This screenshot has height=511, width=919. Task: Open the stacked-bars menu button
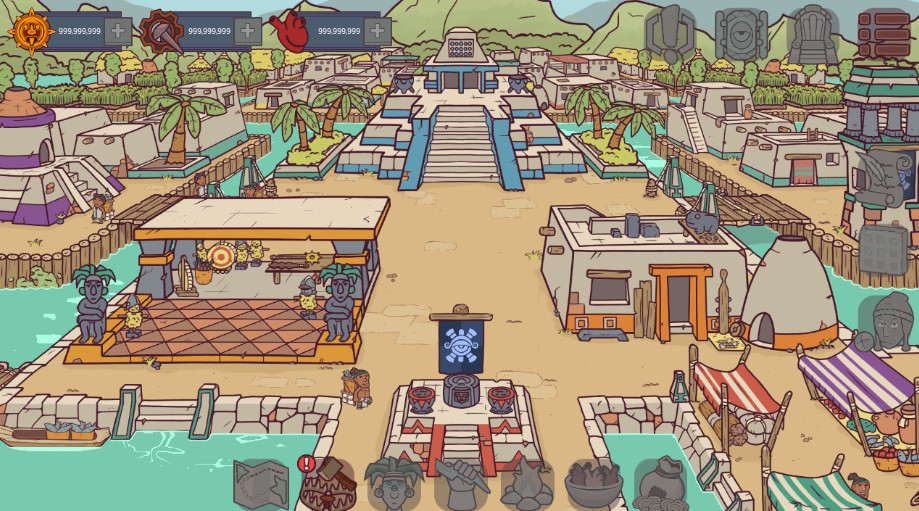[x=884, y=34]
